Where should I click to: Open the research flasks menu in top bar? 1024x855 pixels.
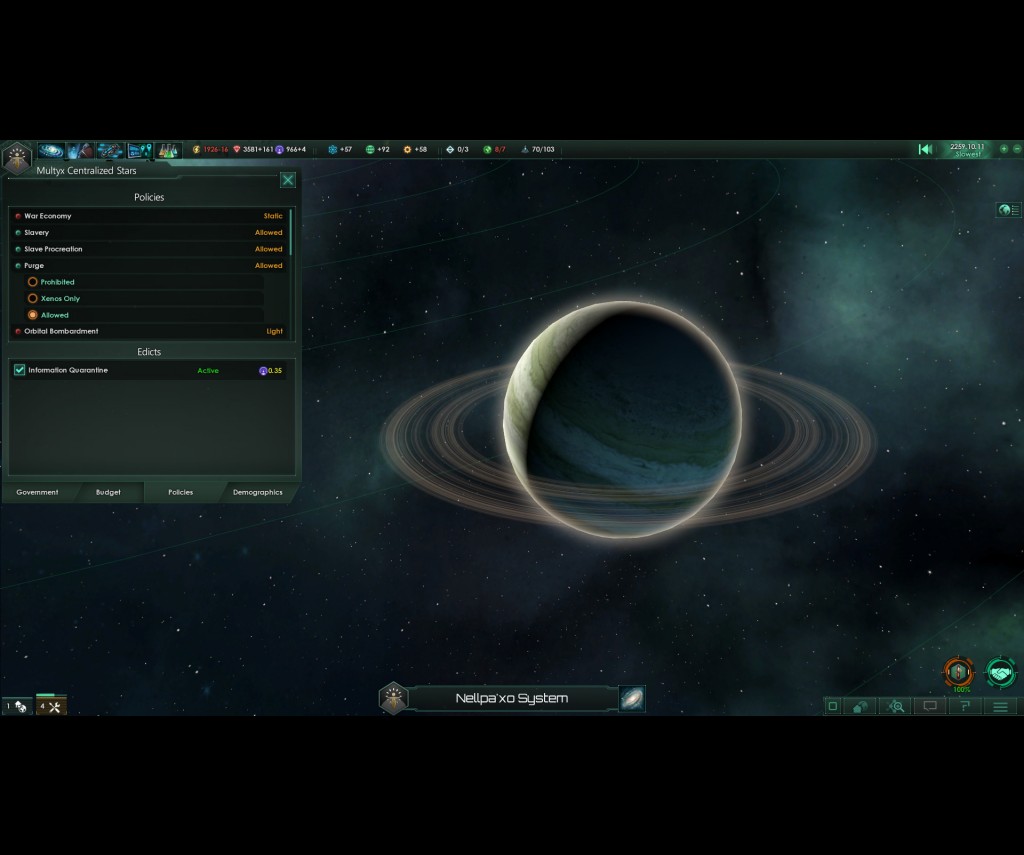pos(166,151)
